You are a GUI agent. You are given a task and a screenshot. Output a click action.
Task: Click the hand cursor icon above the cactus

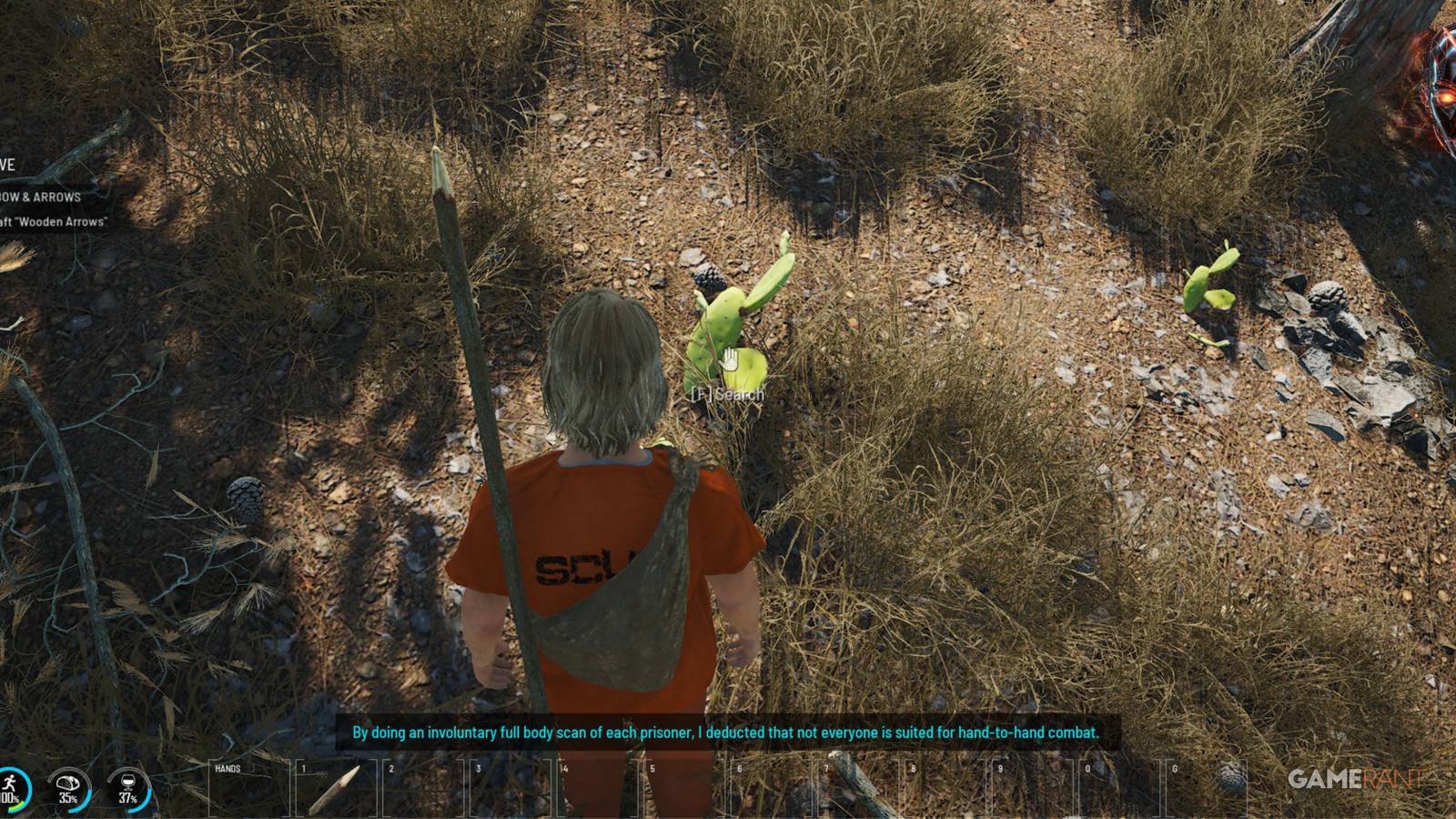click(728, 359)
